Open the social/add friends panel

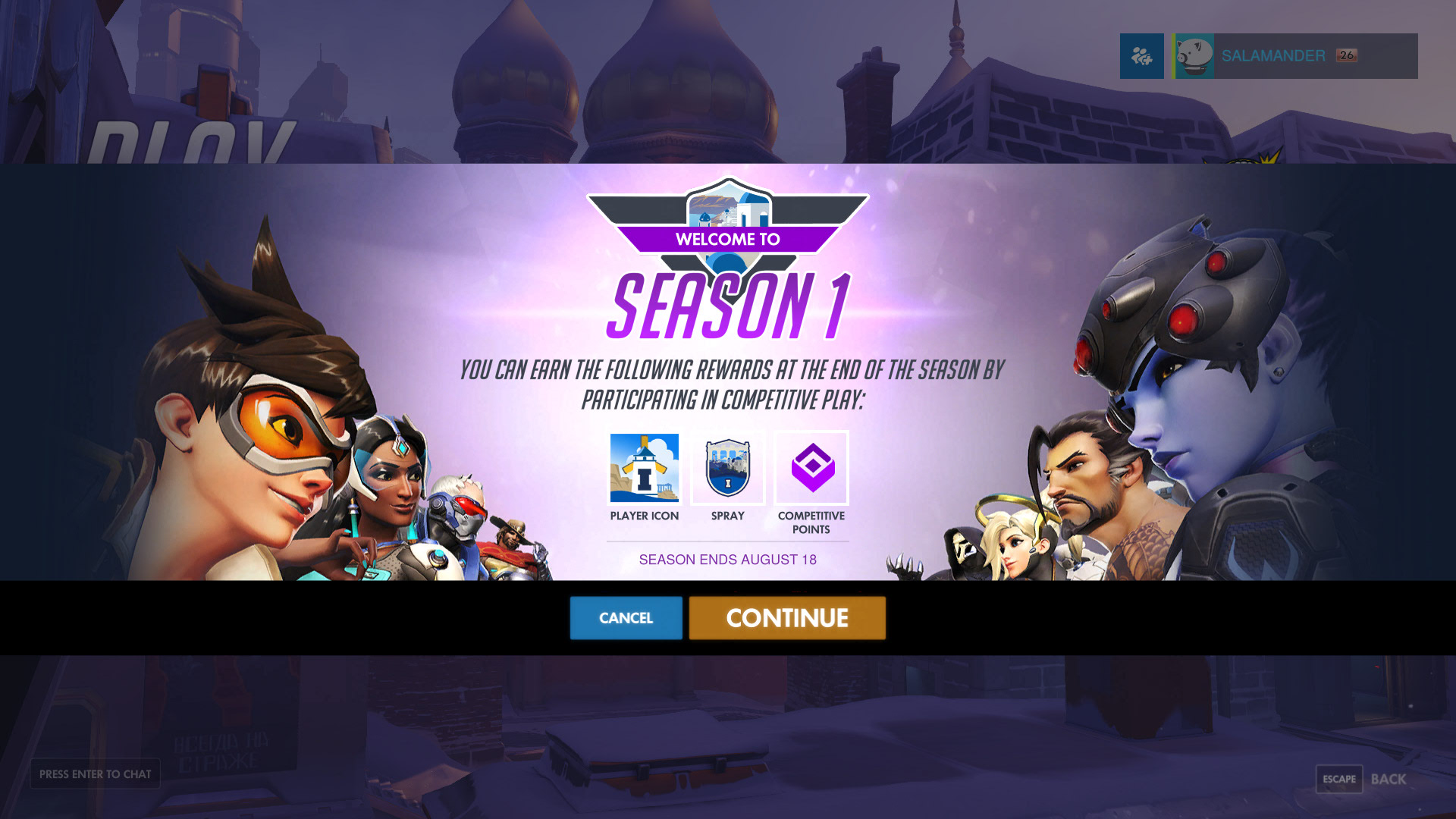[1141, 55]
